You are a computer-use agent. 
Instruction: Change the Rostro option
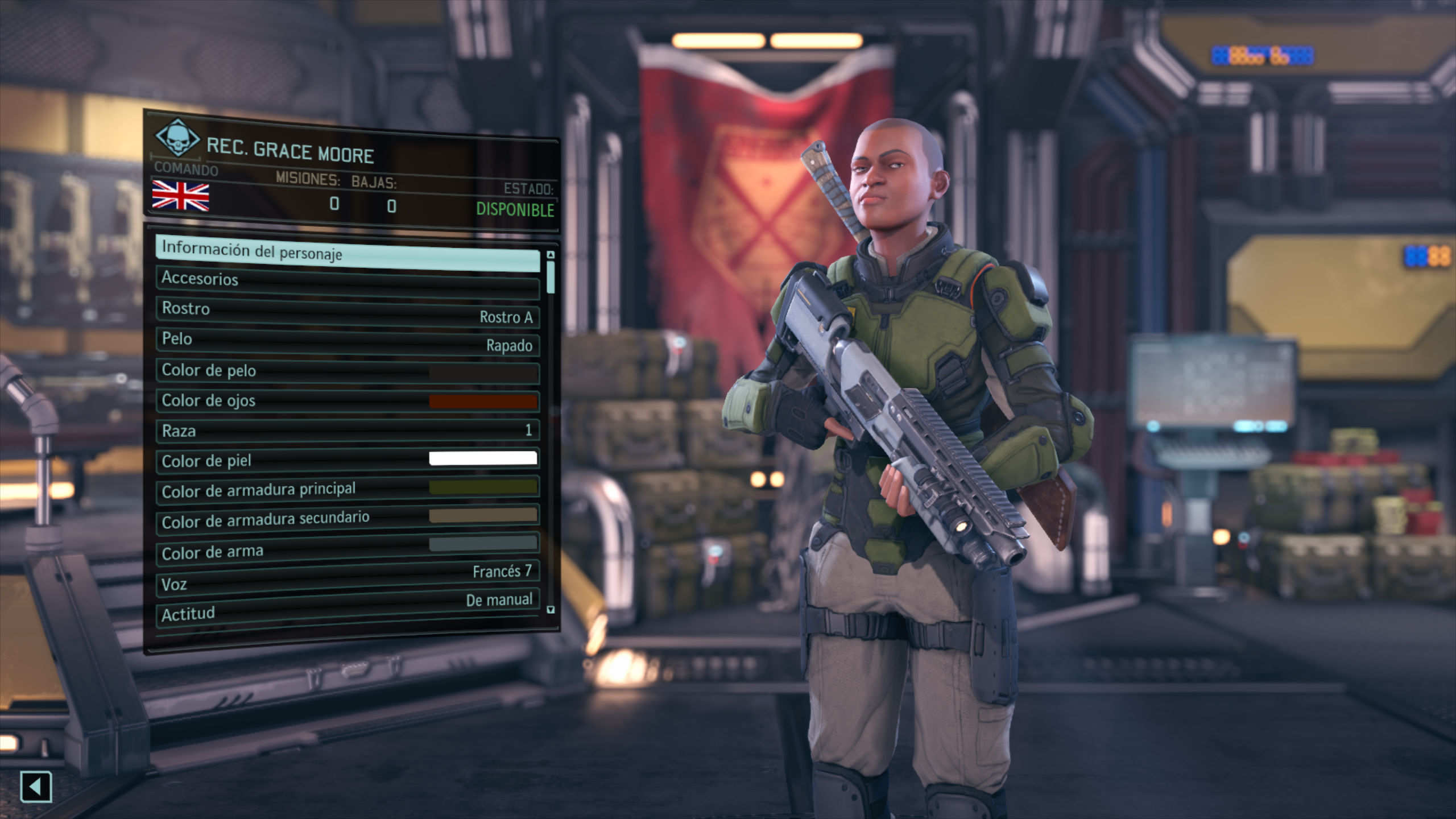347,312
